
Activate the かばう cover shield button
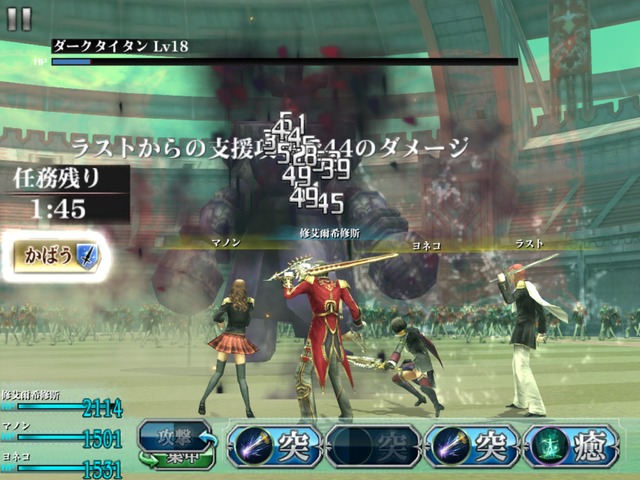click(56, 255)
